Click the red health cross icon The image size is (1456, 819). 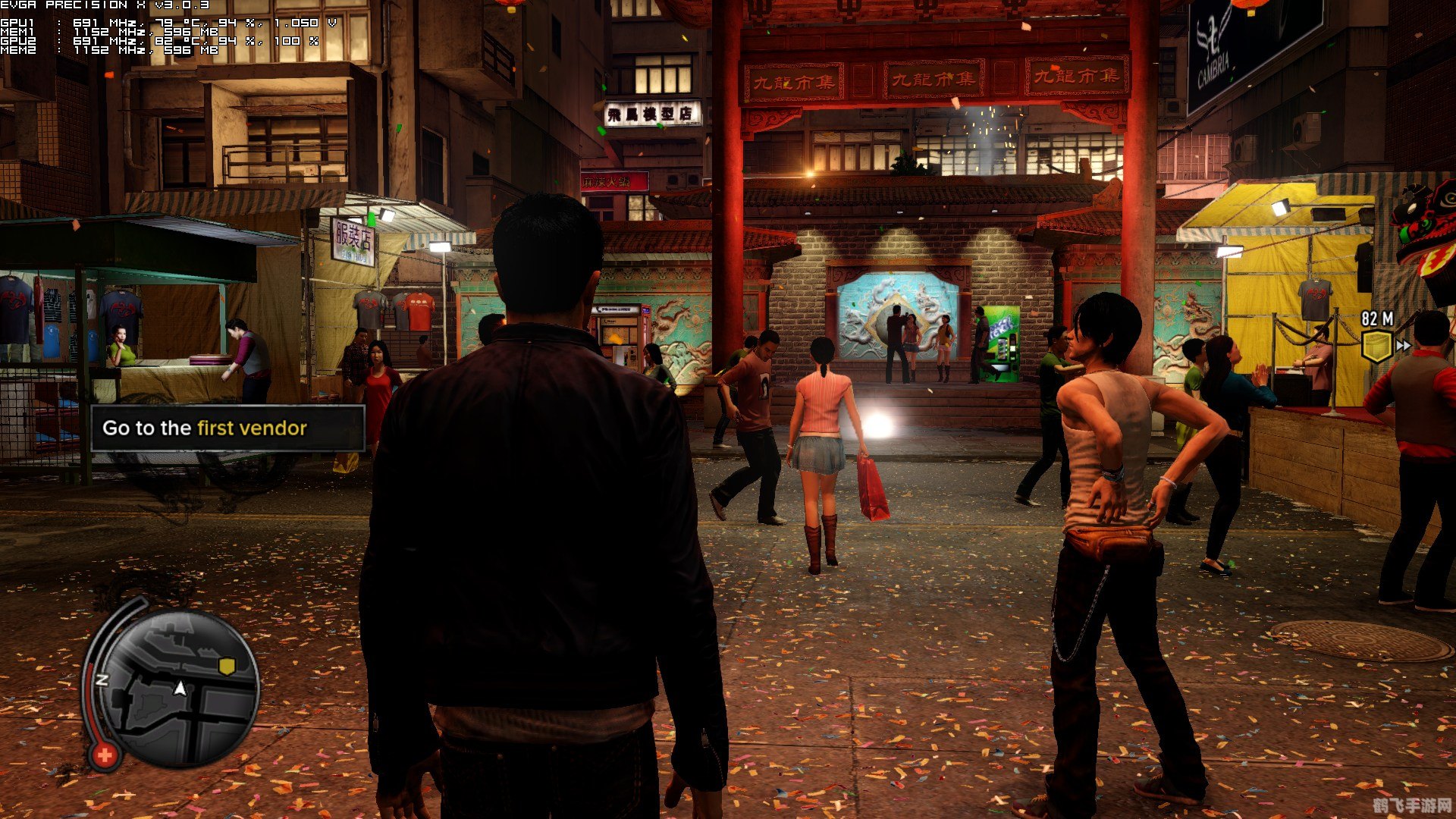tap(105, 755)
